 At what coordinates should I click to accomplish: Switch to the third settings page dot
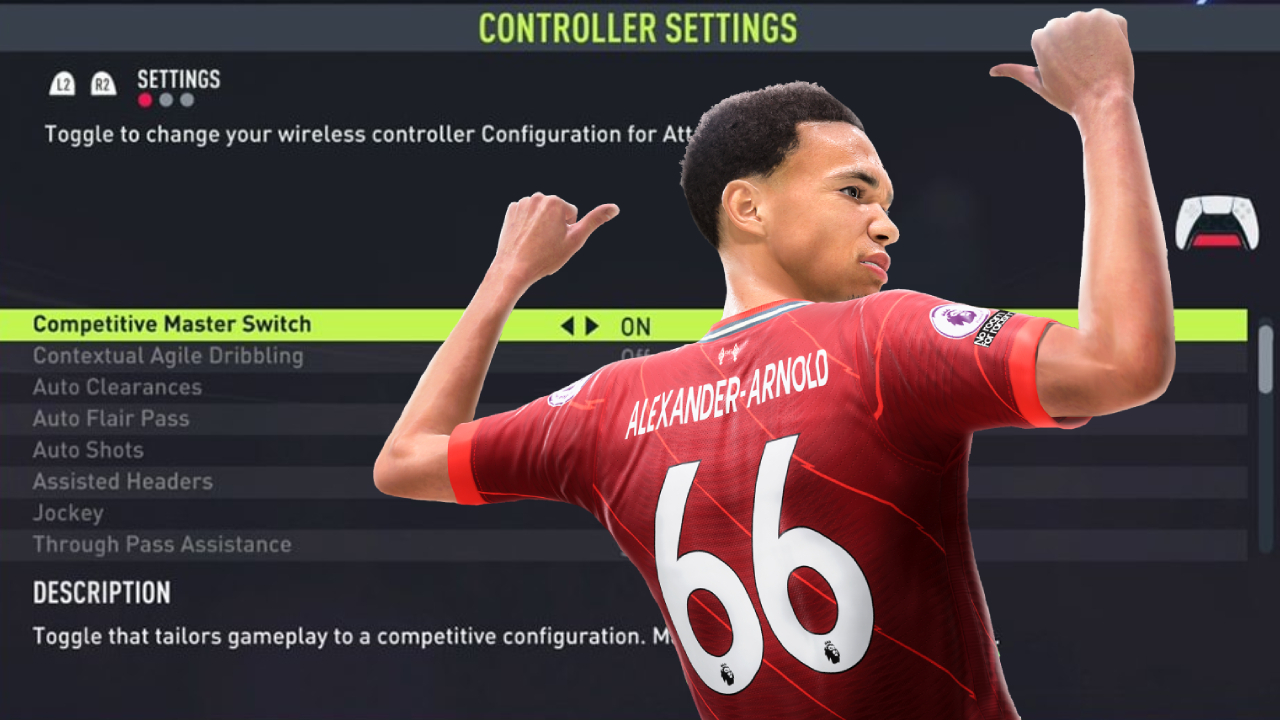(x=187, y=100)
